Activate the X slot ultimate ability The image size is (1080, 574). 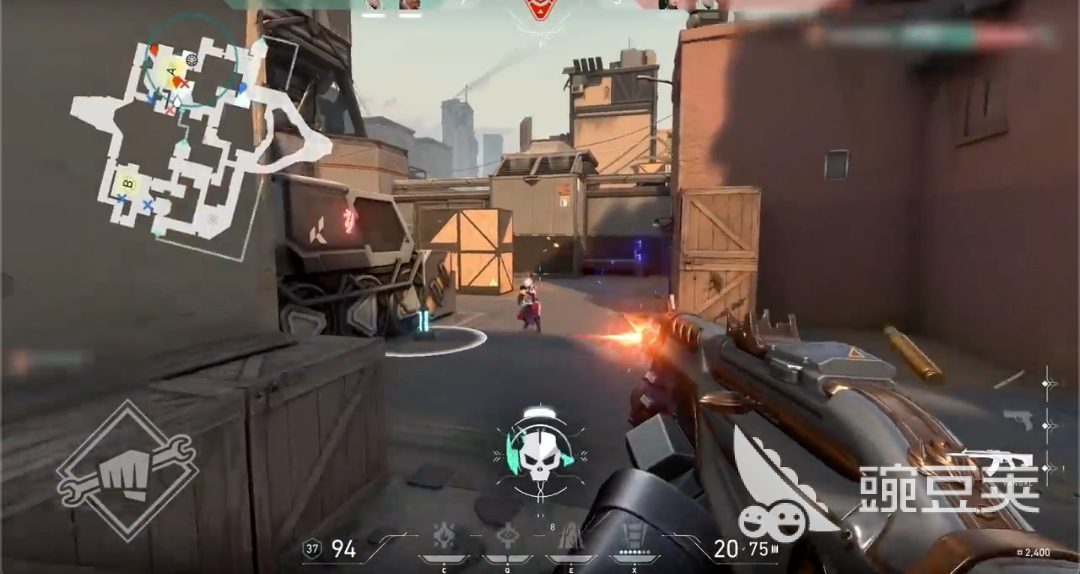tap(632, 537)
